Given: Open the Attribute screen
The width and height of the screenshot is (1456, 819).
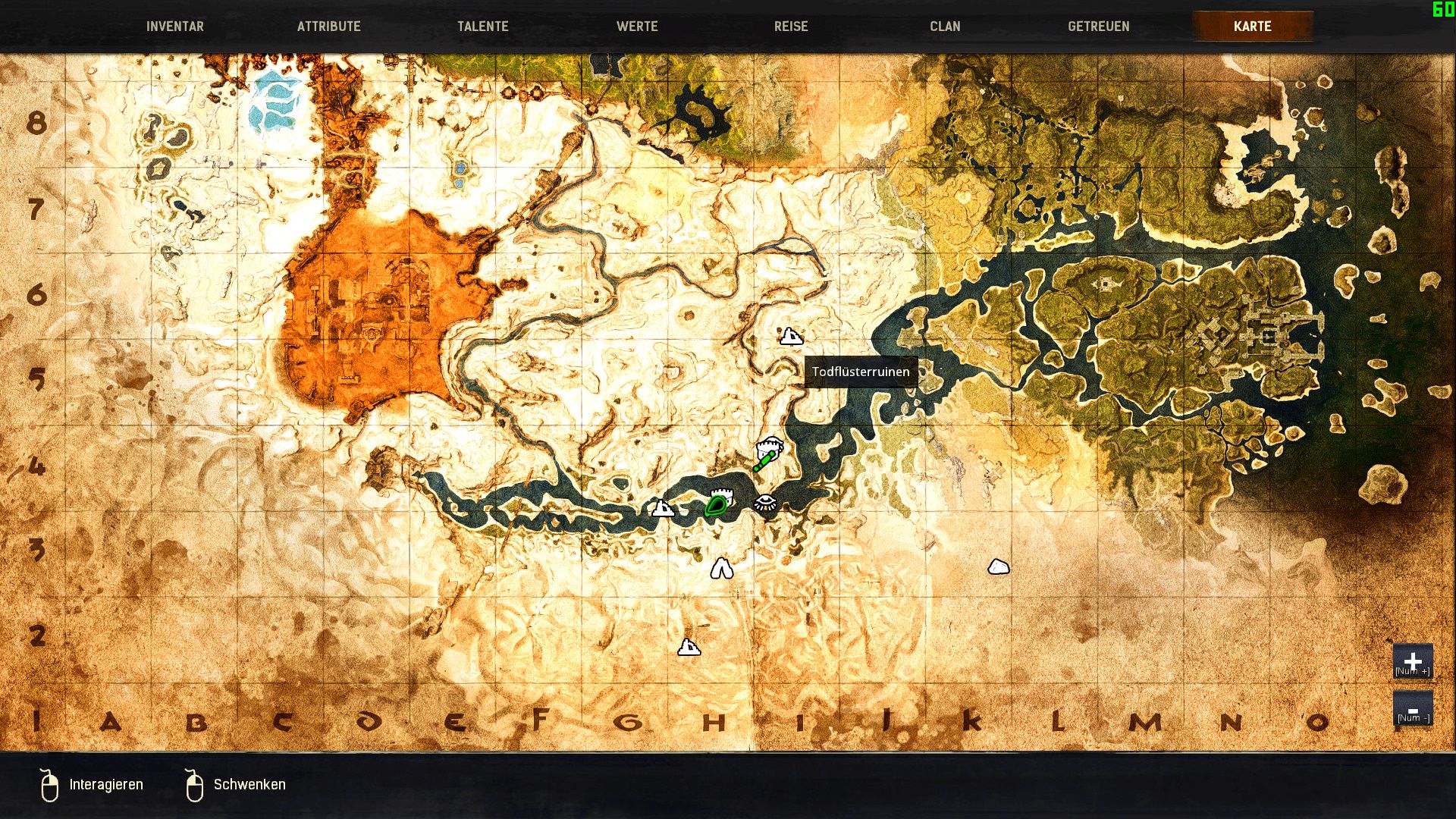Looking at the screenshot, I should pyautogui.click(x=331, y=25).
